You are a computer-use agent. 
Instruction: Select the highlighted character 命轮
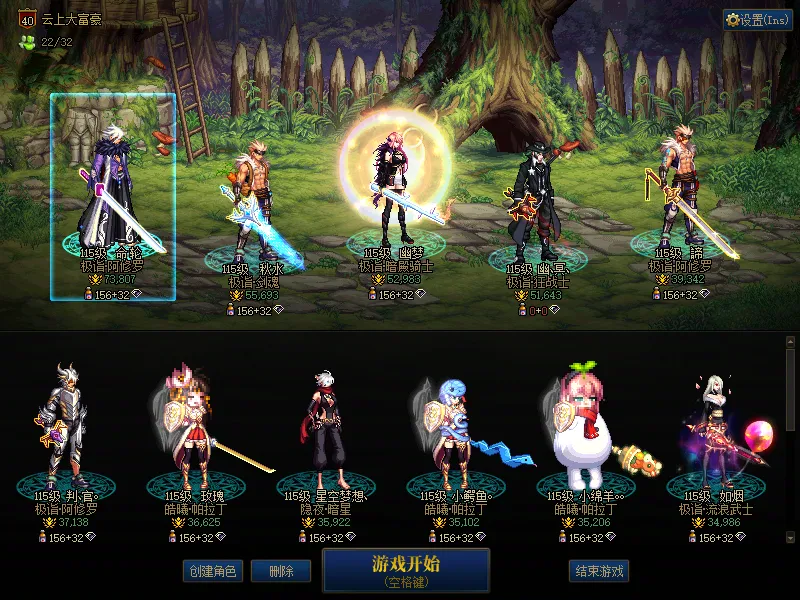113,197
